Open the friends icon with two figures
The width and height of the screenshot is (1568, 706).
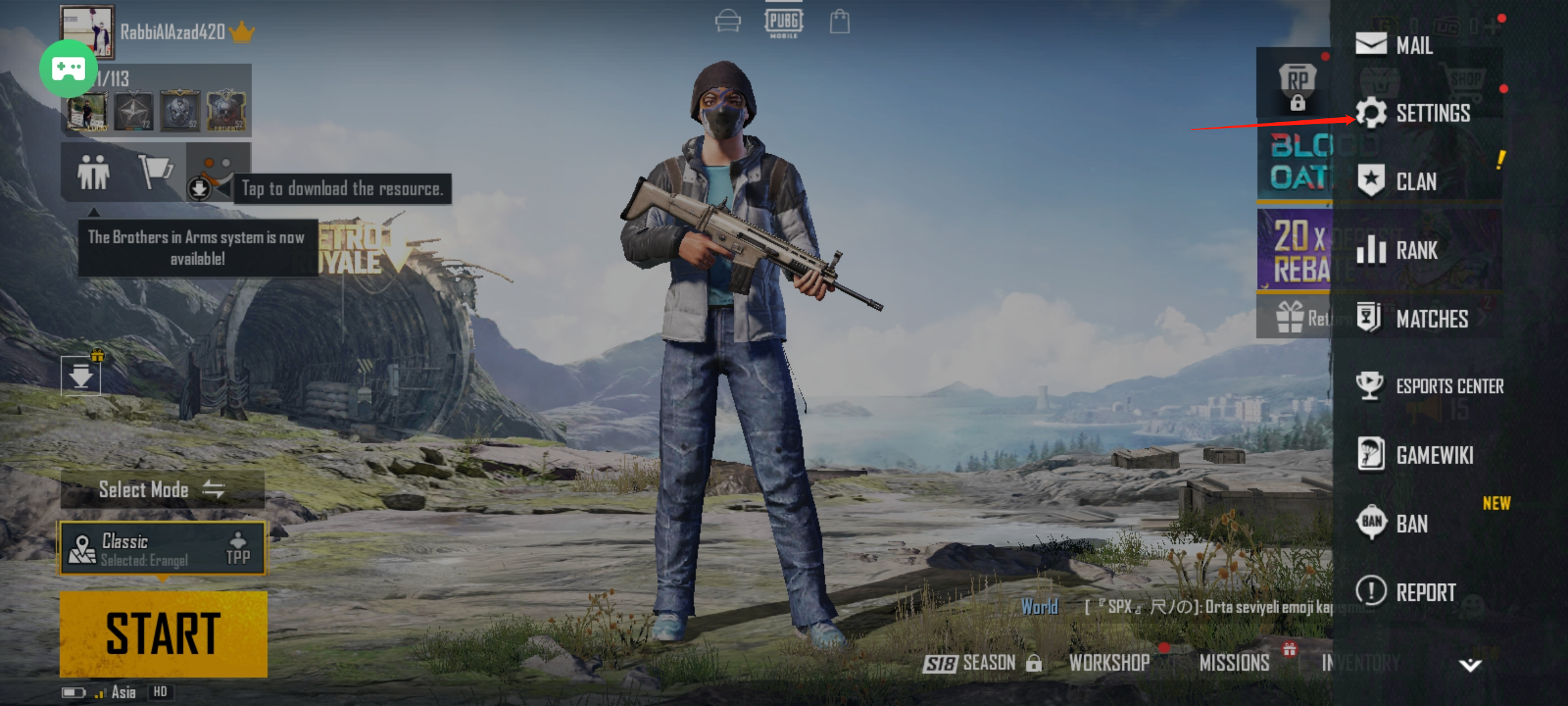[x=93, y=172]
